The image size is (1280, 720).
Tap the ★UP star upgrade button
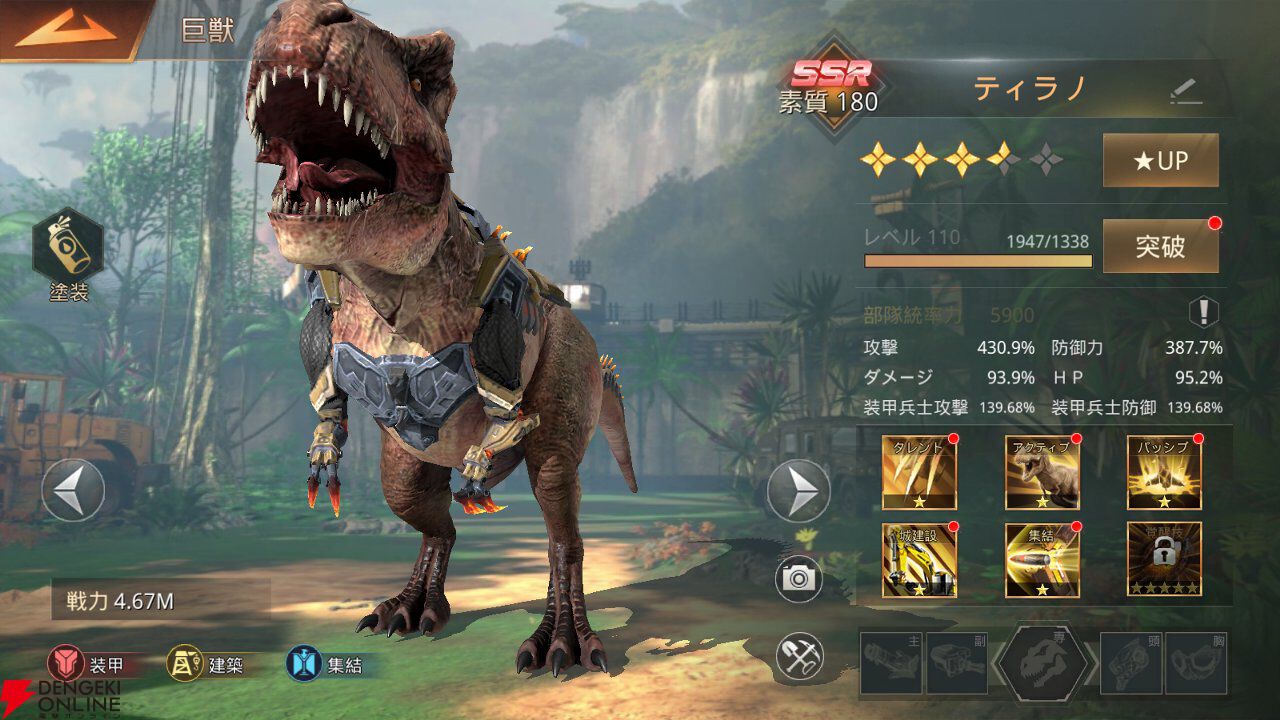point(1160,161)
